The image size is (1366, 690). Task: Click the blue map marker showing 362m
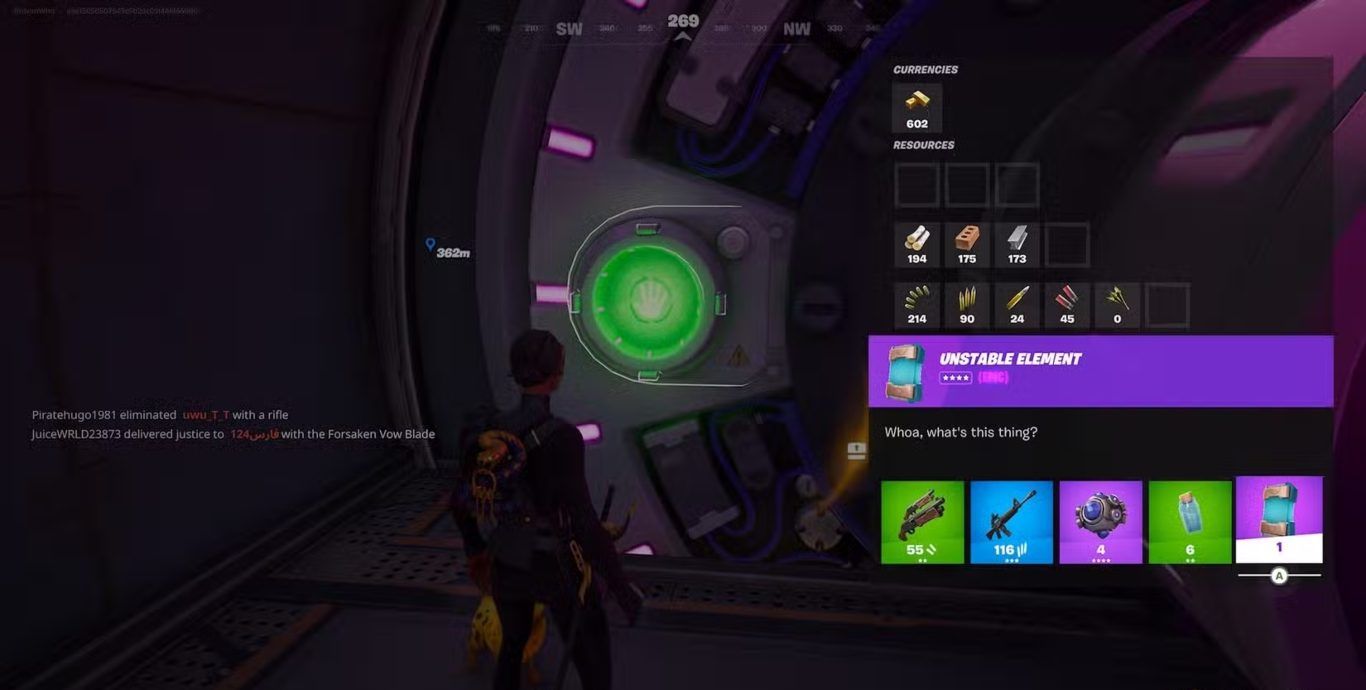coord(430,245)
